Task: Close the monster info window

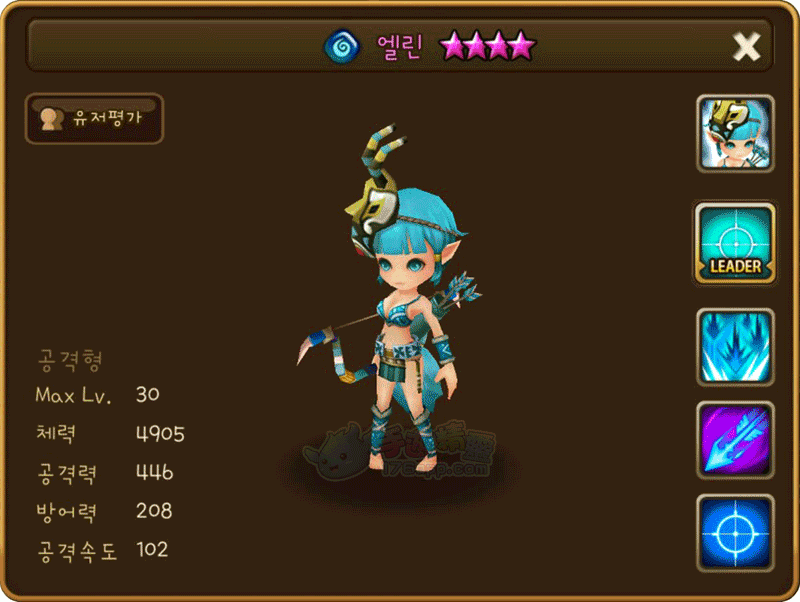Action: coord(747,46)
